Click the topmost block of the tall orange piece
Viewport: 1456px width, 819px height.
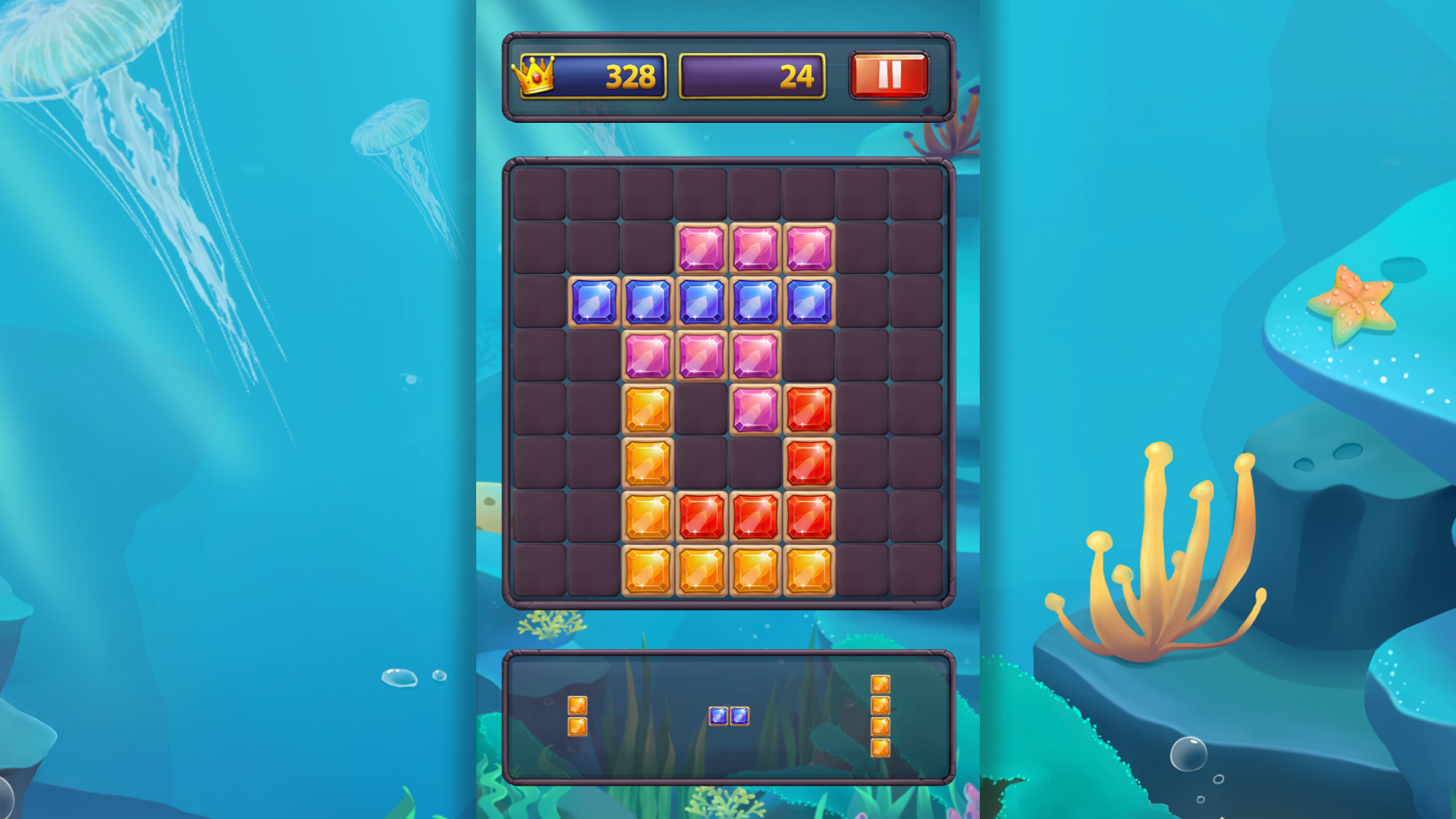(x=882, y=685)
